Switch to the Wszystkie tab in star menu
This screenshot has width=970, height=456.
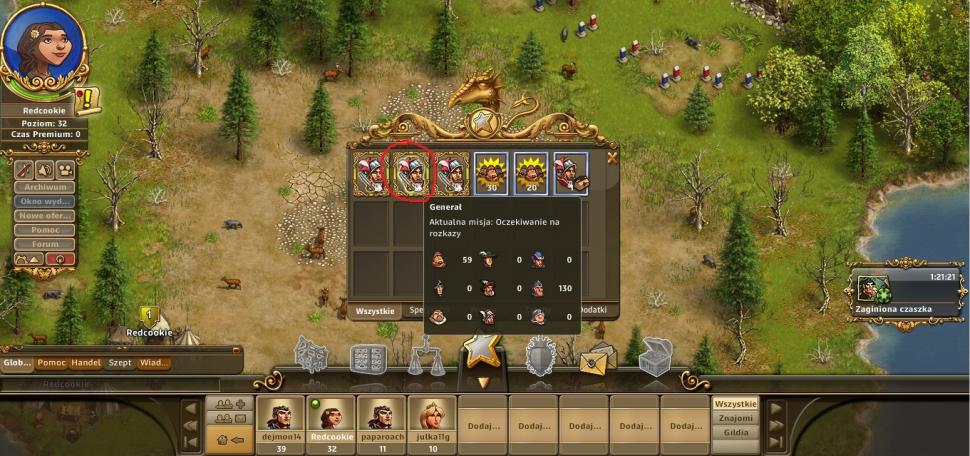tap(373, 312)
